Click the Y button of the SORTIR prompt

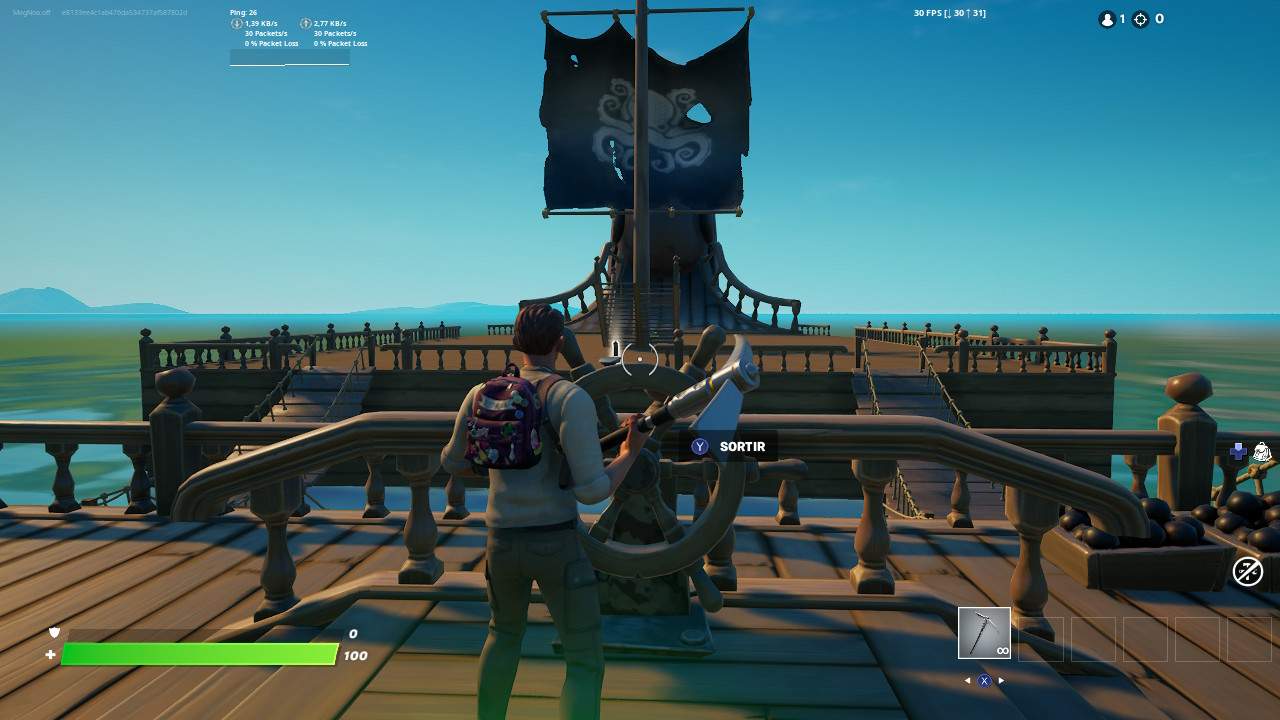698,446
